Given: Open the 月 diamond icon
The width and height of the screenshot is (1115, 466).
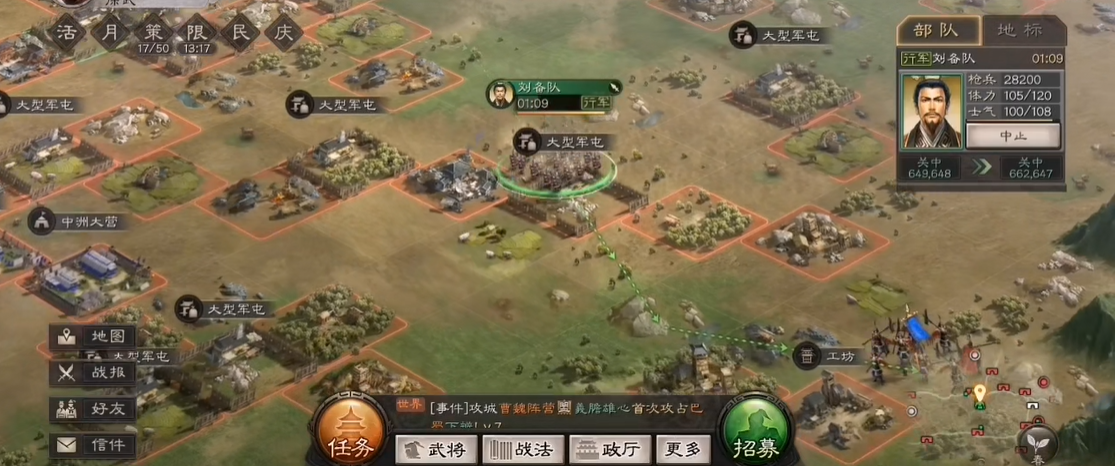Looking at the screenshot, I should [110, 31].
